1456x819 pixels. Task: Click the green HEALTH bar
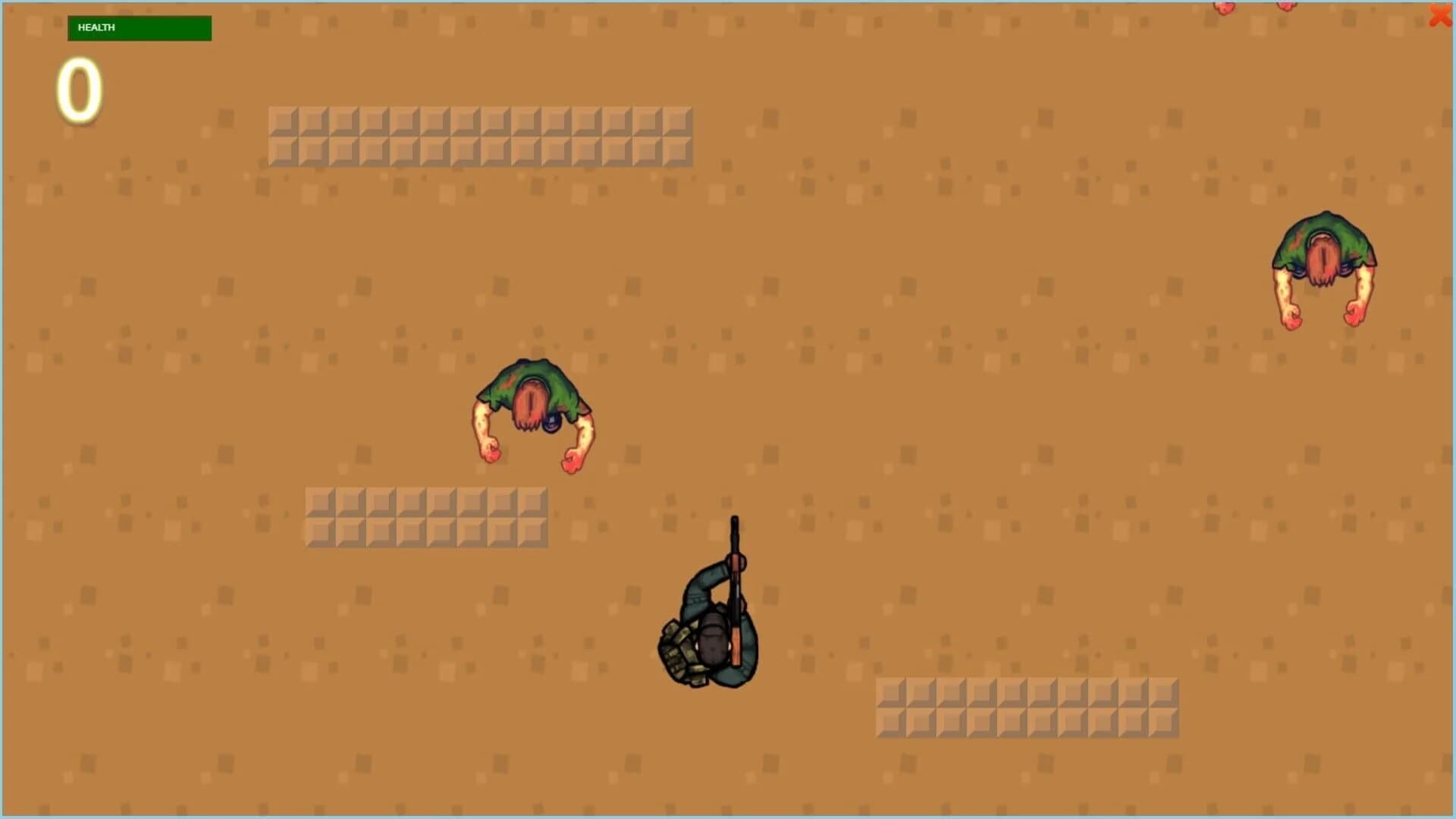[x=140, y=28]
